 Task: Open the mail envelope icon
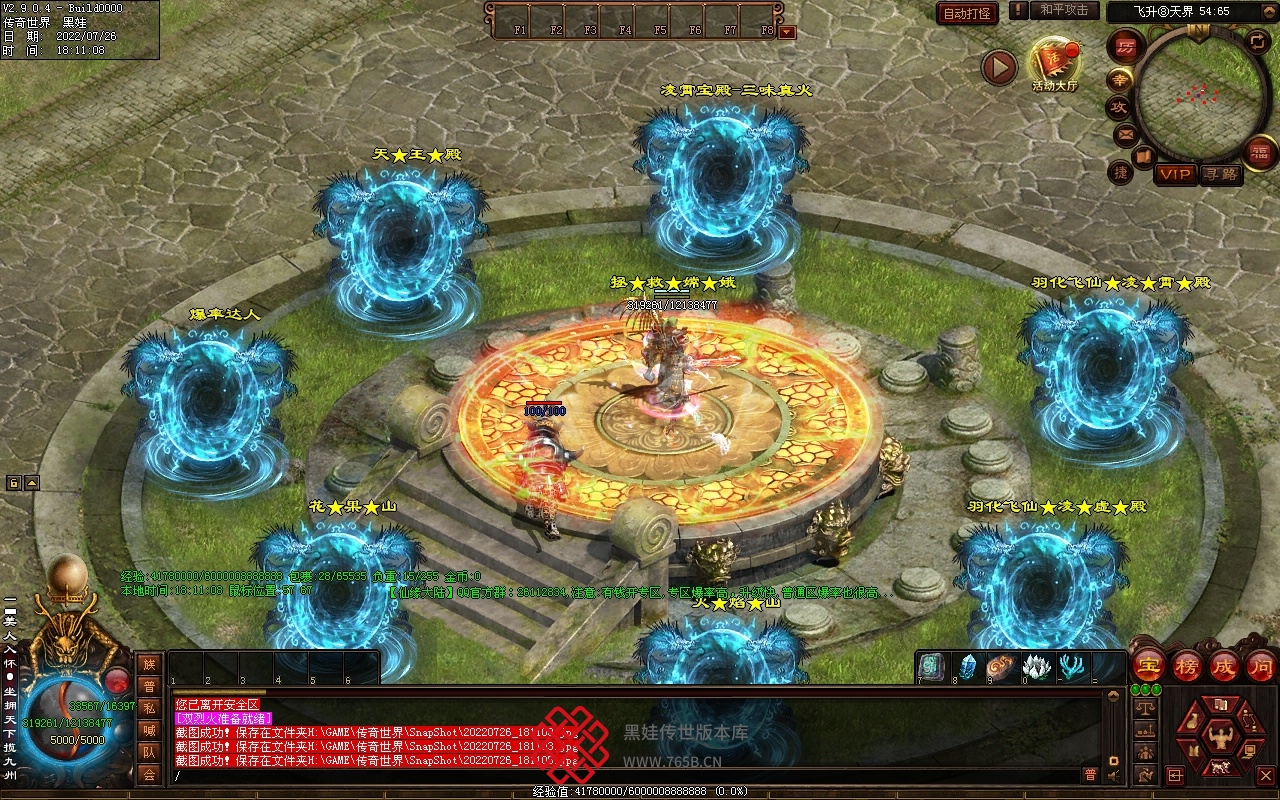[1125, 133]
